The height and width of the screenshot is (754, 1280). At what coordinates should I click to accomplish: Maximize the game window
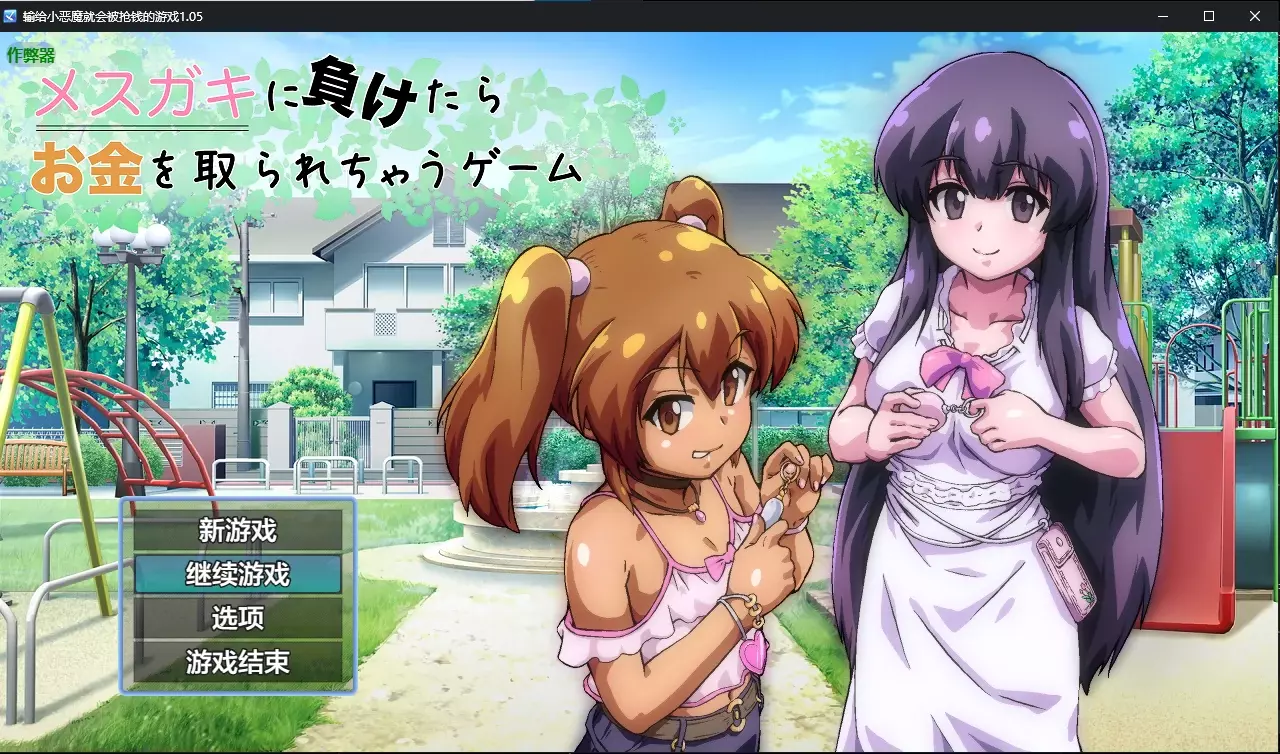point(1209,16)
